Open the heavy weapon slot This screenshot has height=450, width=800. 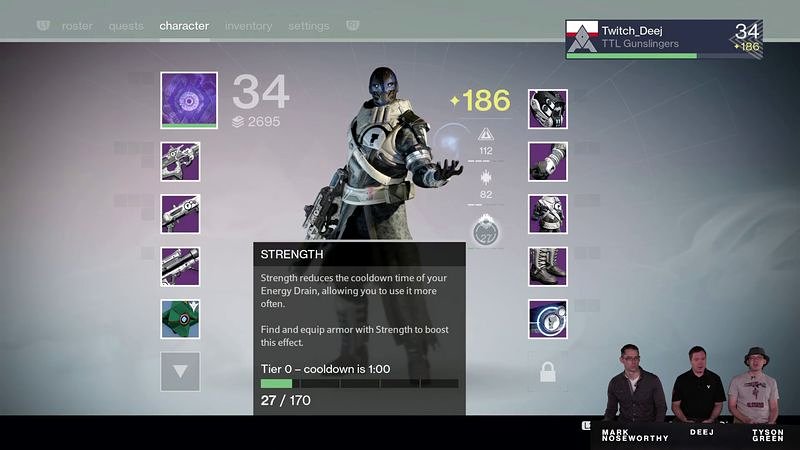pos(180,267)
